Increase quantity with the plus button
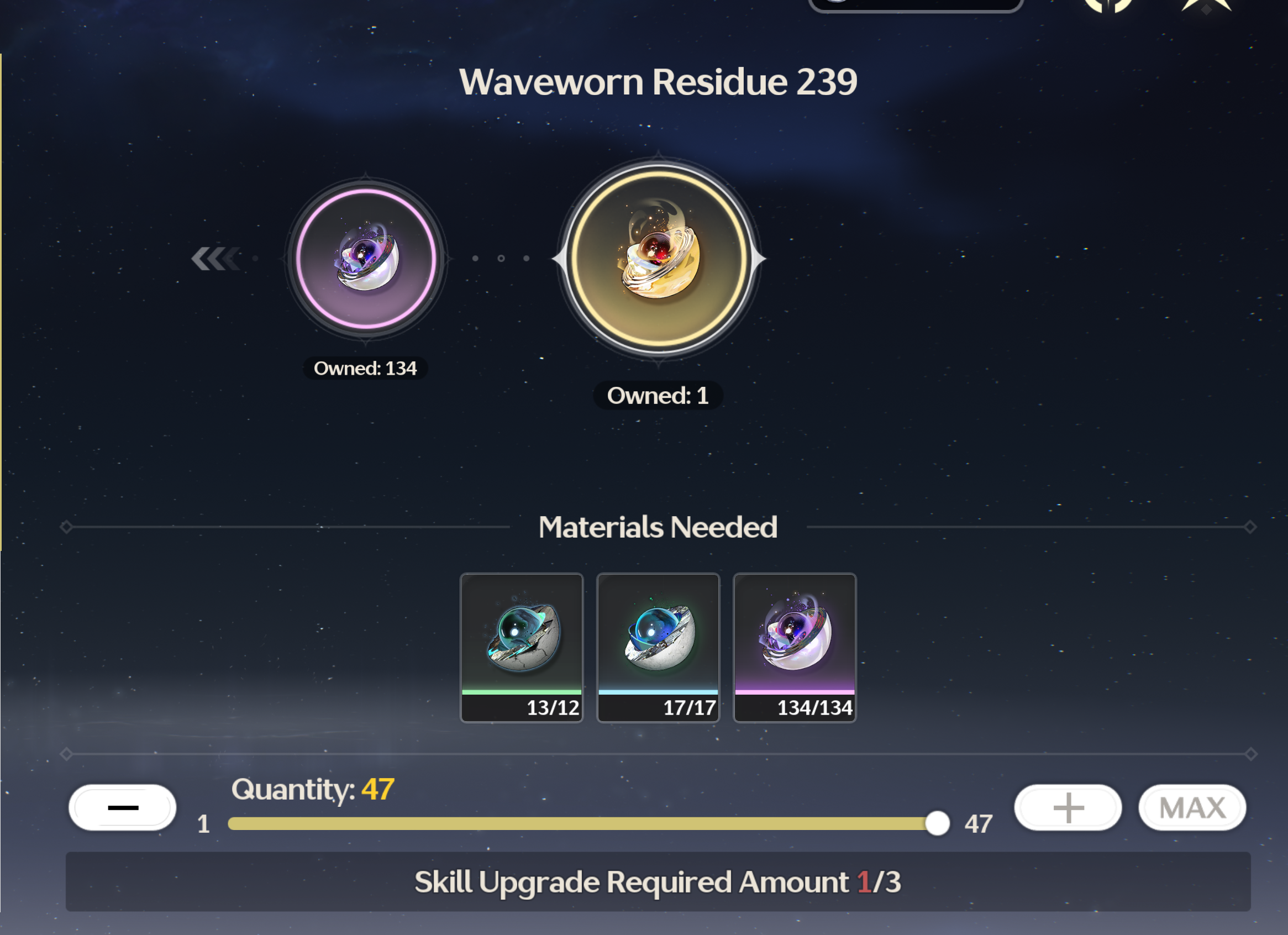Viewport: 1288px width, 935px height. tap(1068, 807)
